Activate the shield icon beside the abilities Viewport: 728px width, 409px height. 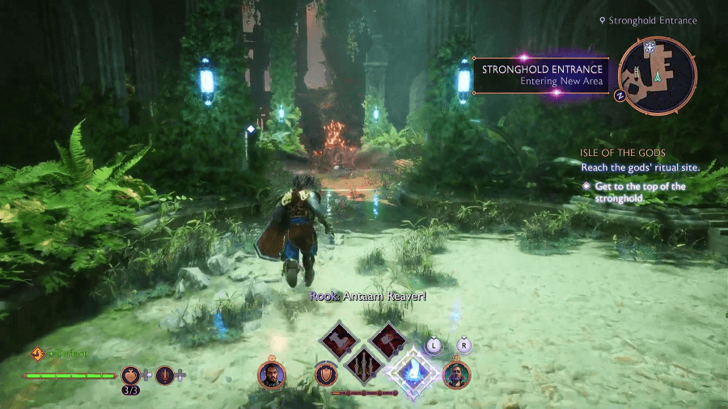tap(324, 374)
